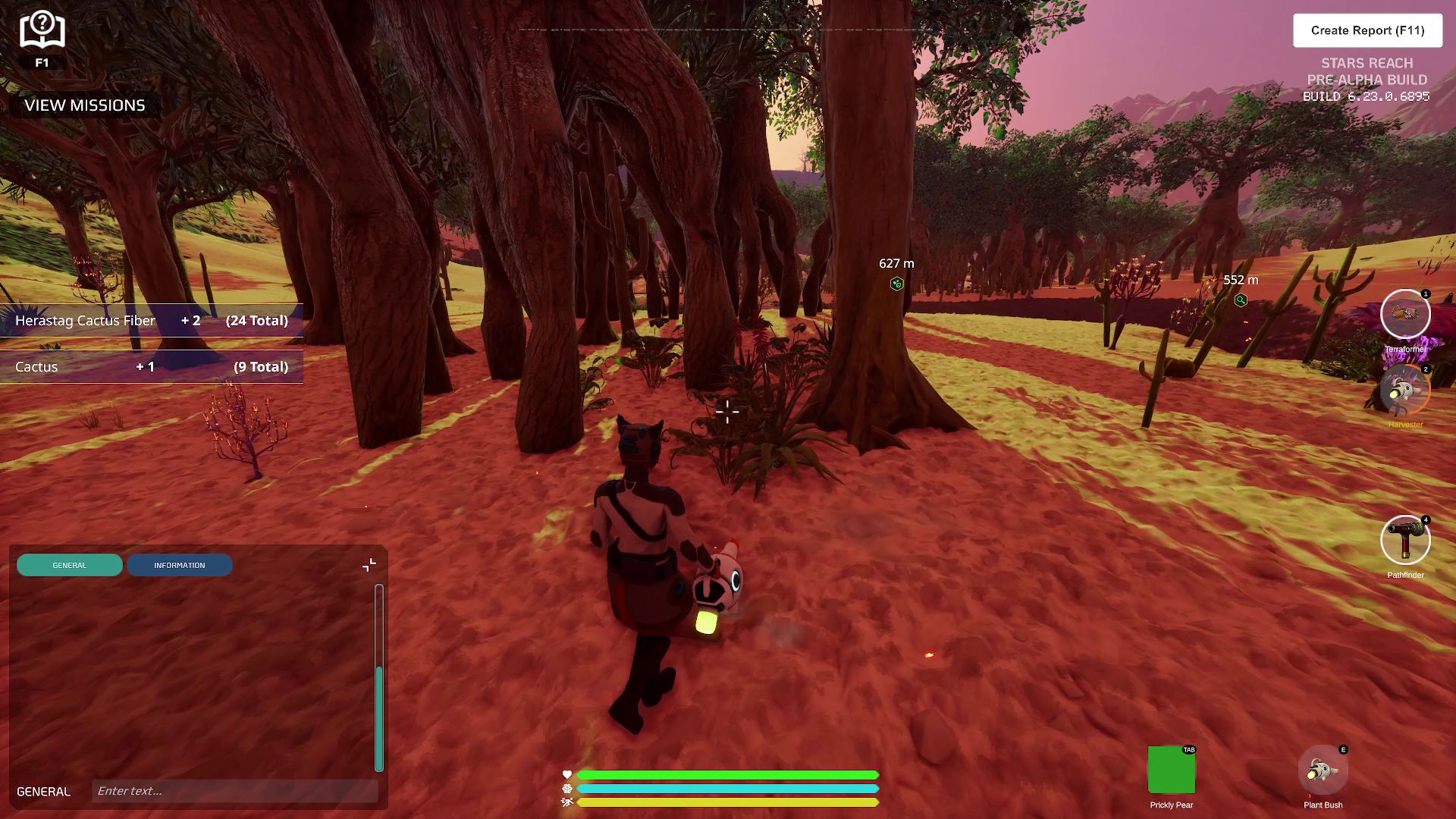Open the F1 help guide book icon

pyautogui.click(x=42, y=32)
